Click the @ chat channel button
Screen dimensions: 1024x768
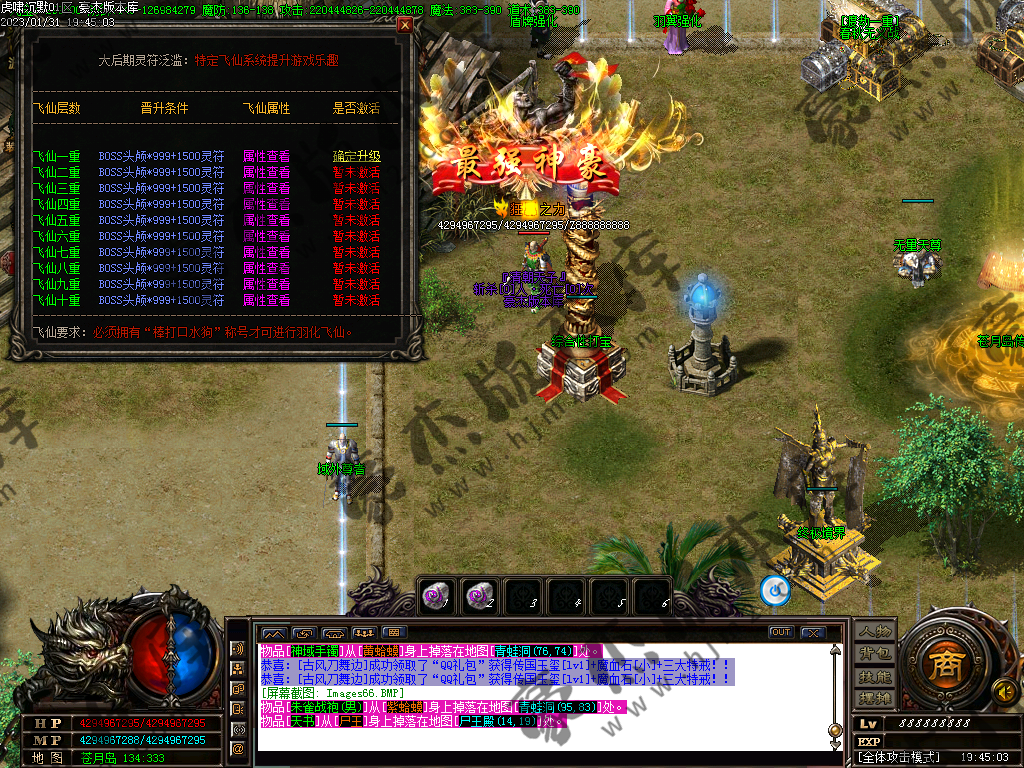point(238,748)
